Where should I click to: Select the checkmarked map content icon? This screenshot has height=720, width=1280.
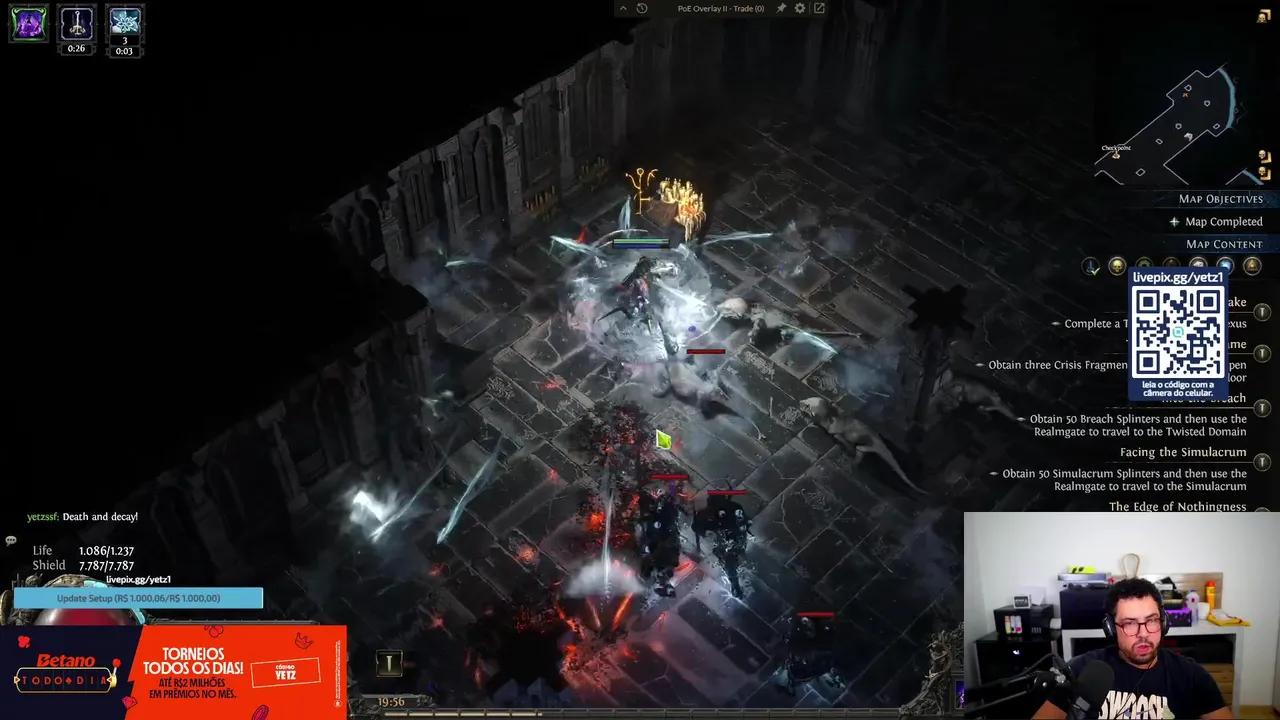tap(1091, 266)
